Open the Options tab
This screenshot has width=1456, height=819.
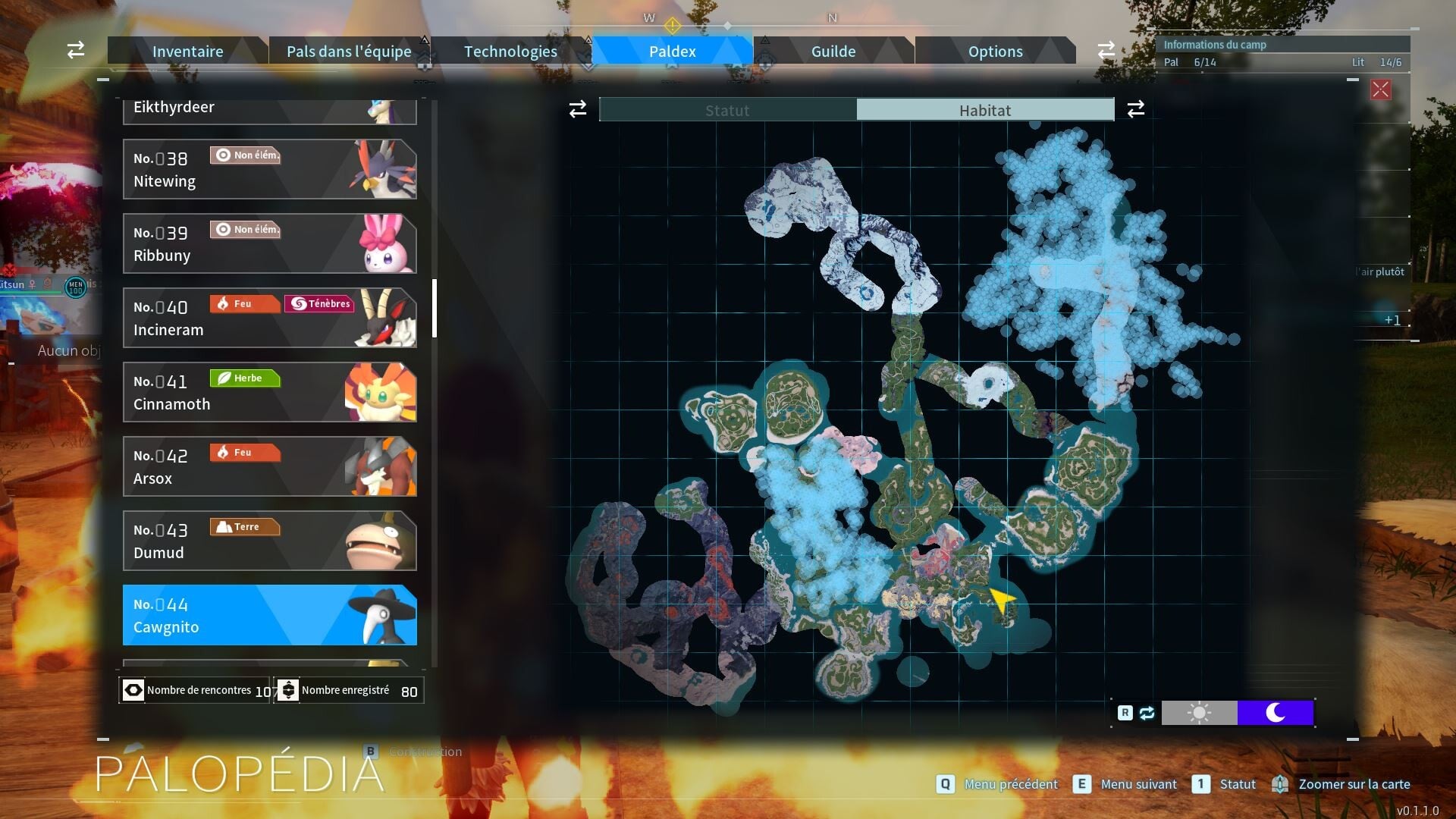click(x=995, y=51)
